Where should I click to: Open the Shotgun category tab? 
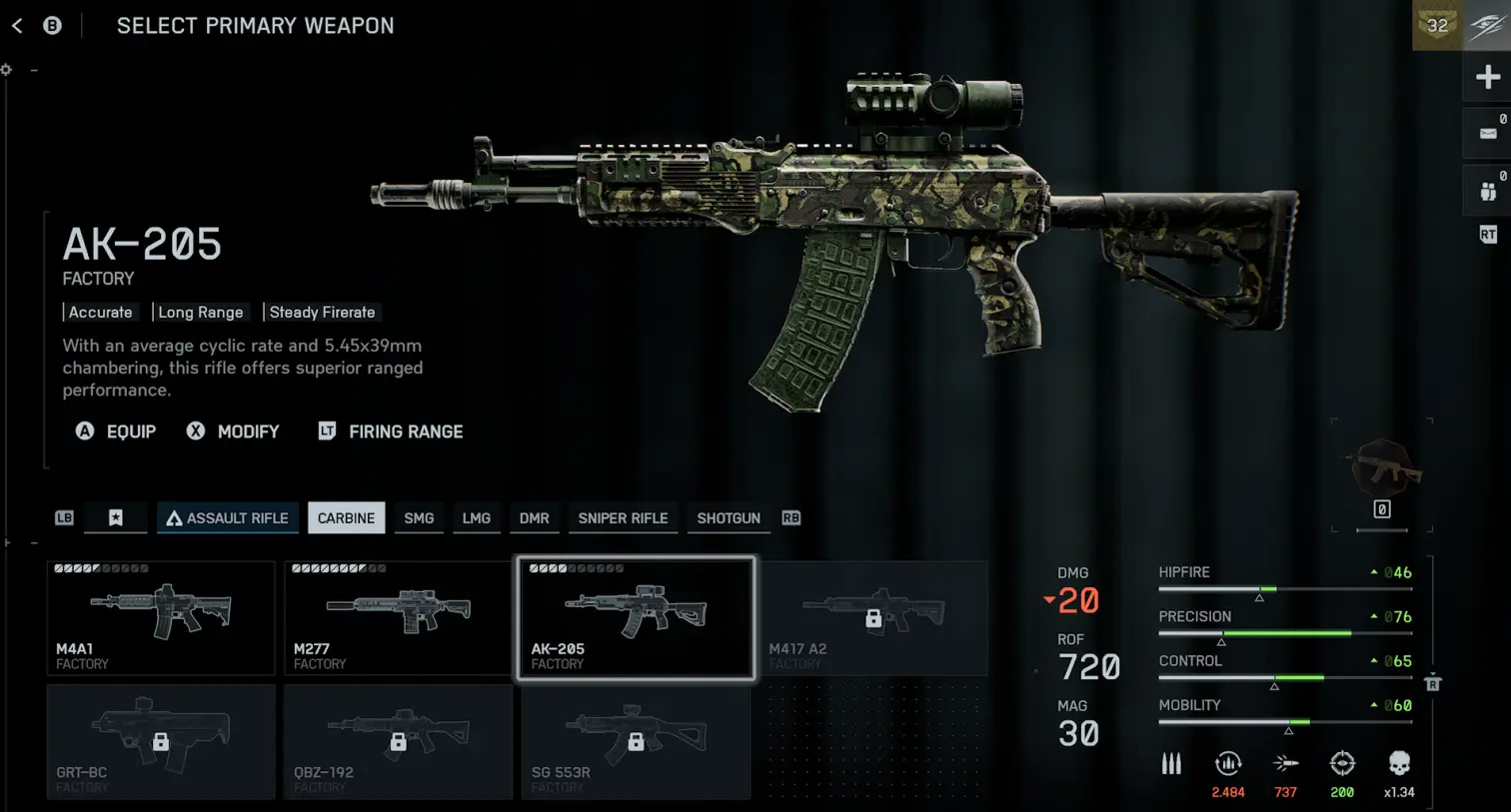point(729,518)
